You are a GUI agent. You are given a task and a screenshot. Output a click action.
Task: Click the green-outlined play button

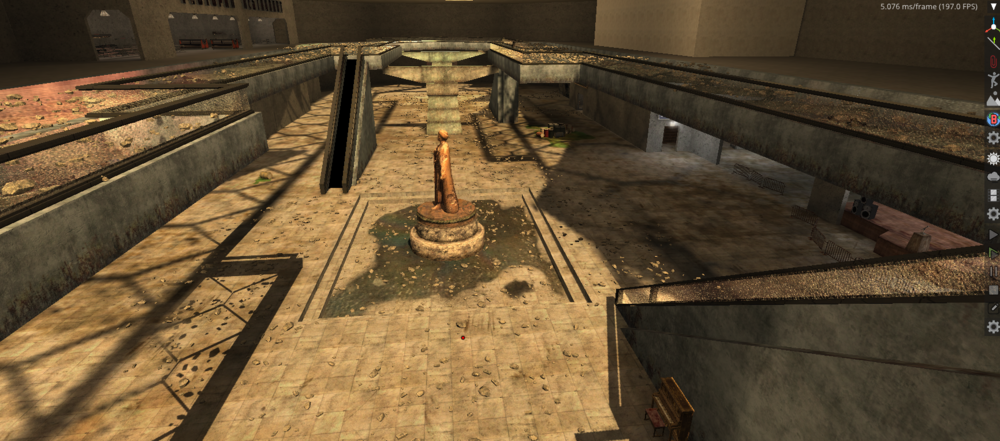click(993, 253)
